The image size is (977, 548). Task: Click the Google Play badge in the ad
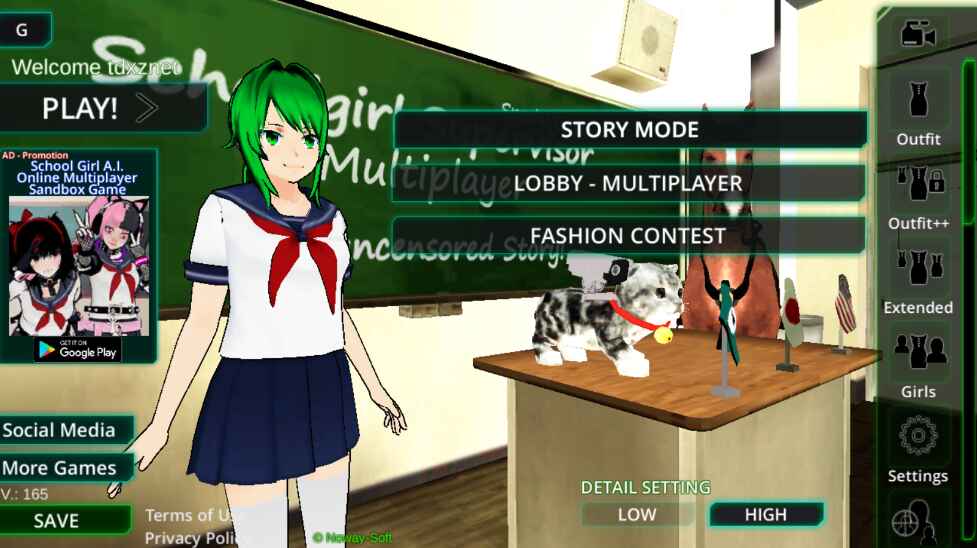click(78, 348)
